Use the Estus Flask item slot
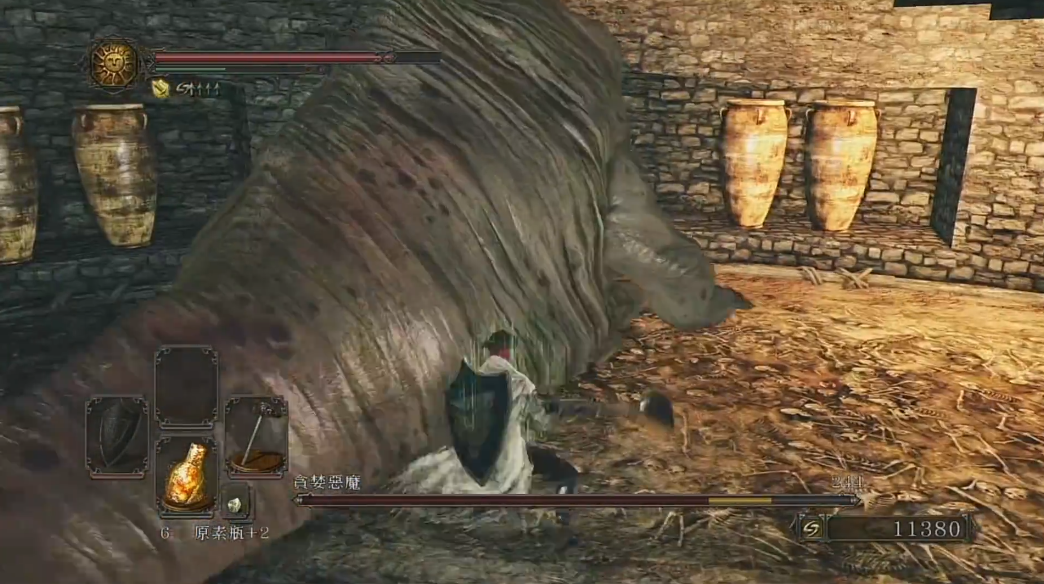 pos(187,476)
